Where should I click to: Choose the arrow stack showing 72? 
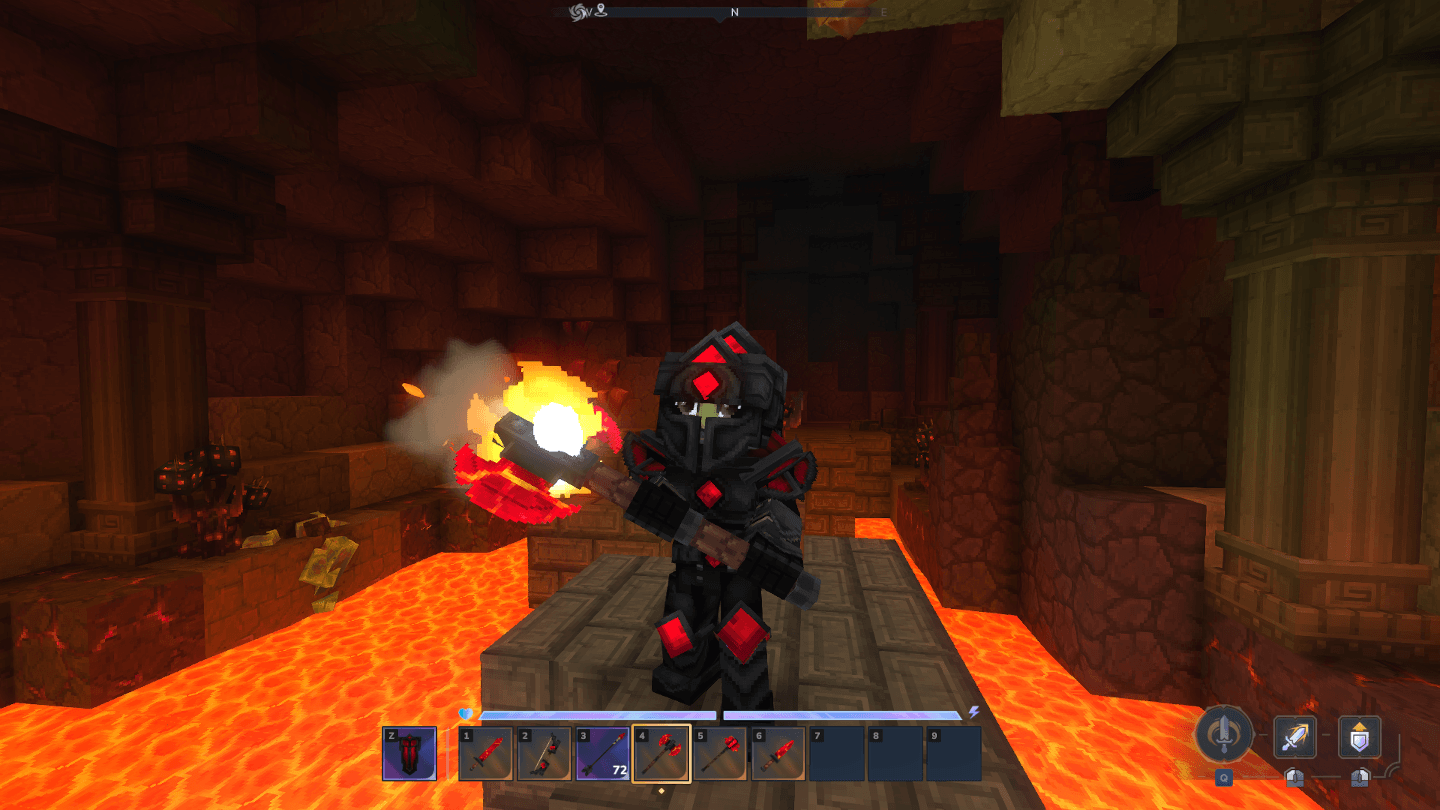(603, 754)
